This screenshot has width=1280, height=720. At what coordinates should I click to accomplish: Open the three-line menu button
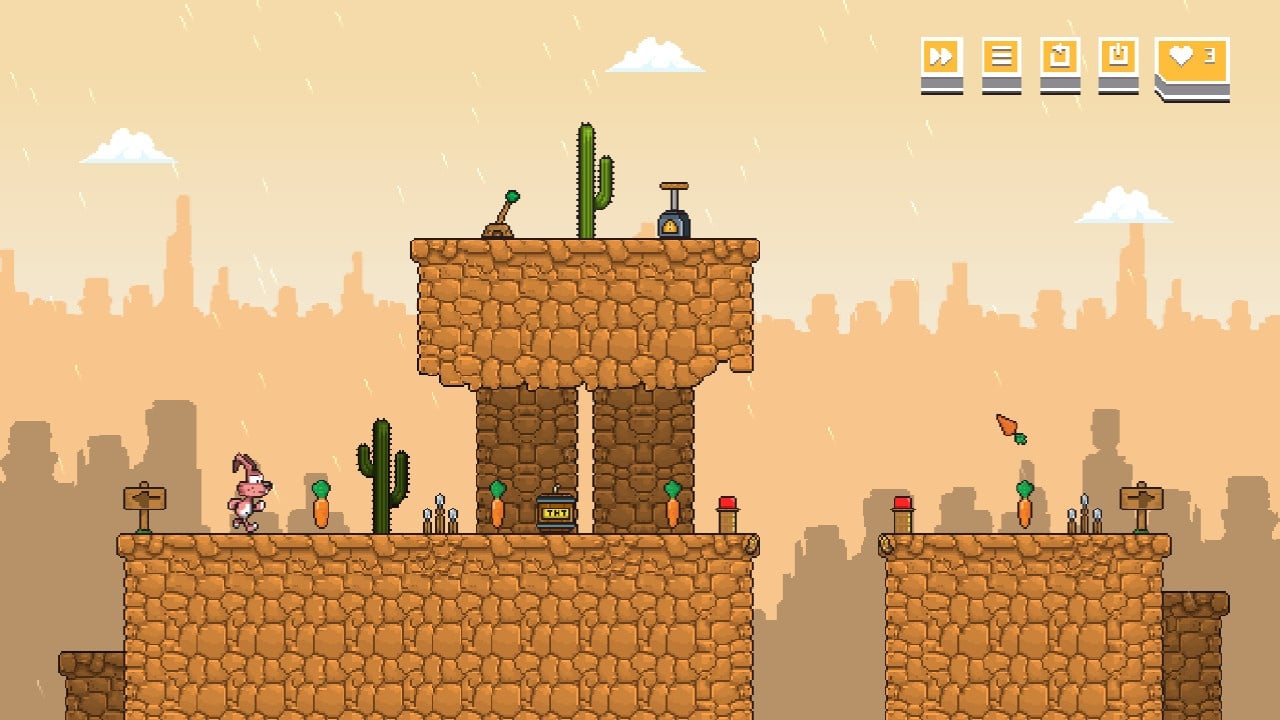point(1000,57)
